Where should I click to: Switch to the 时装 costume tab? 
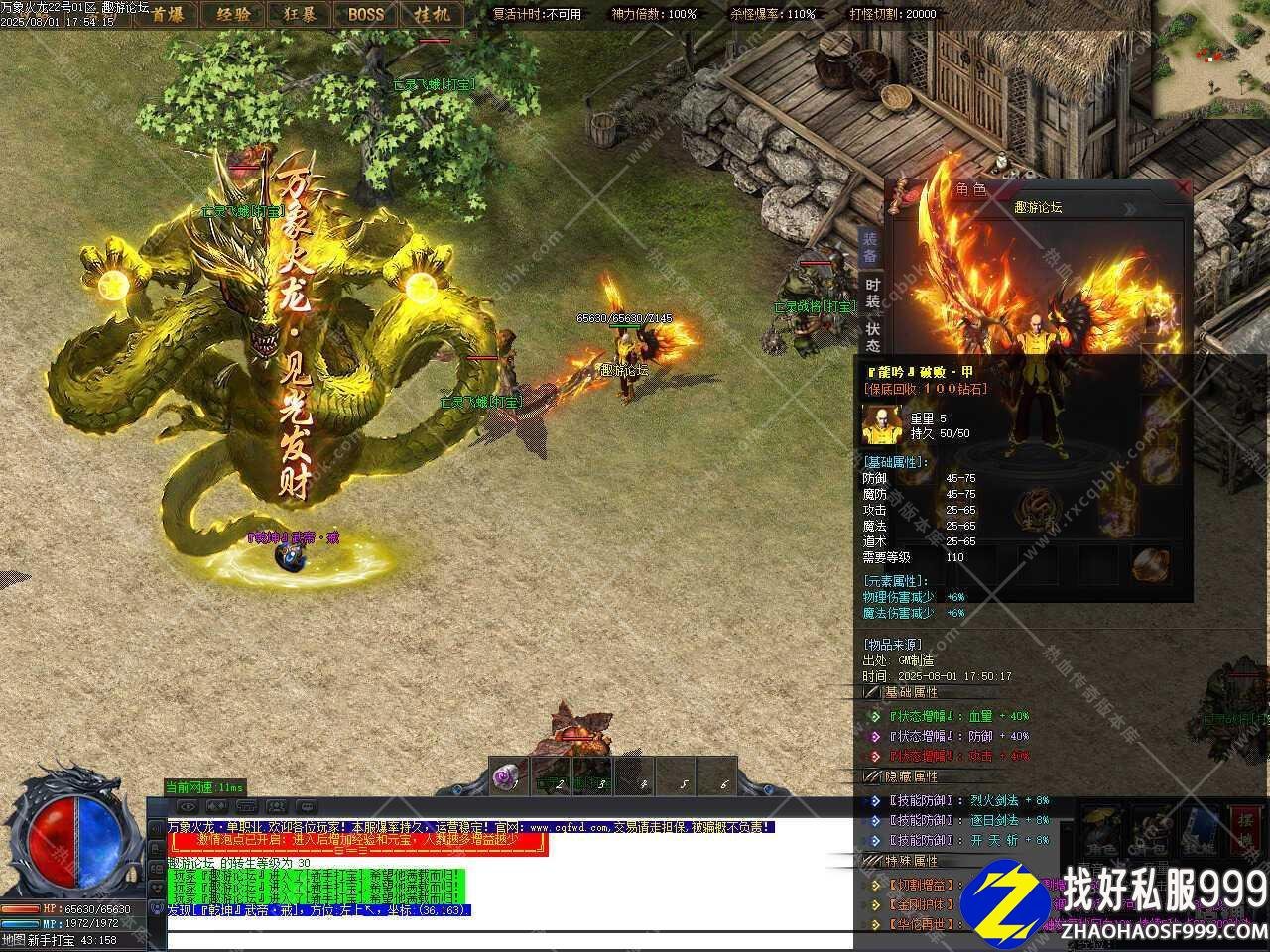point(872,293)
